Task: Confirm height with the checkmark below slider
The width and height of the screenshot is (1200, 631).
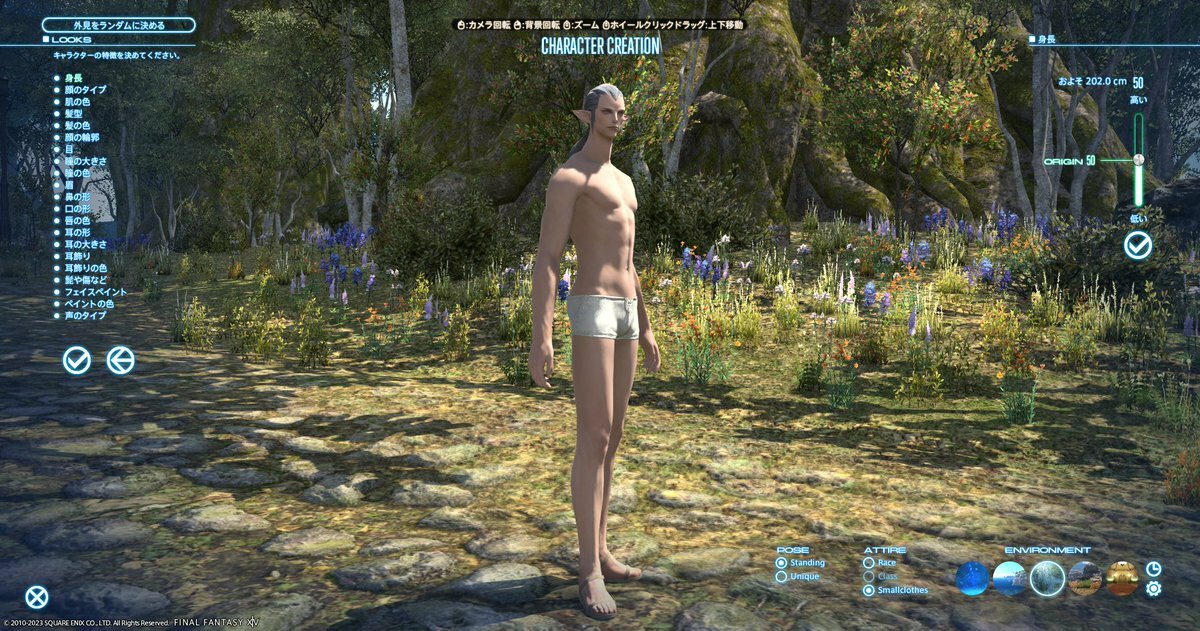Action: pos(1137,245)
